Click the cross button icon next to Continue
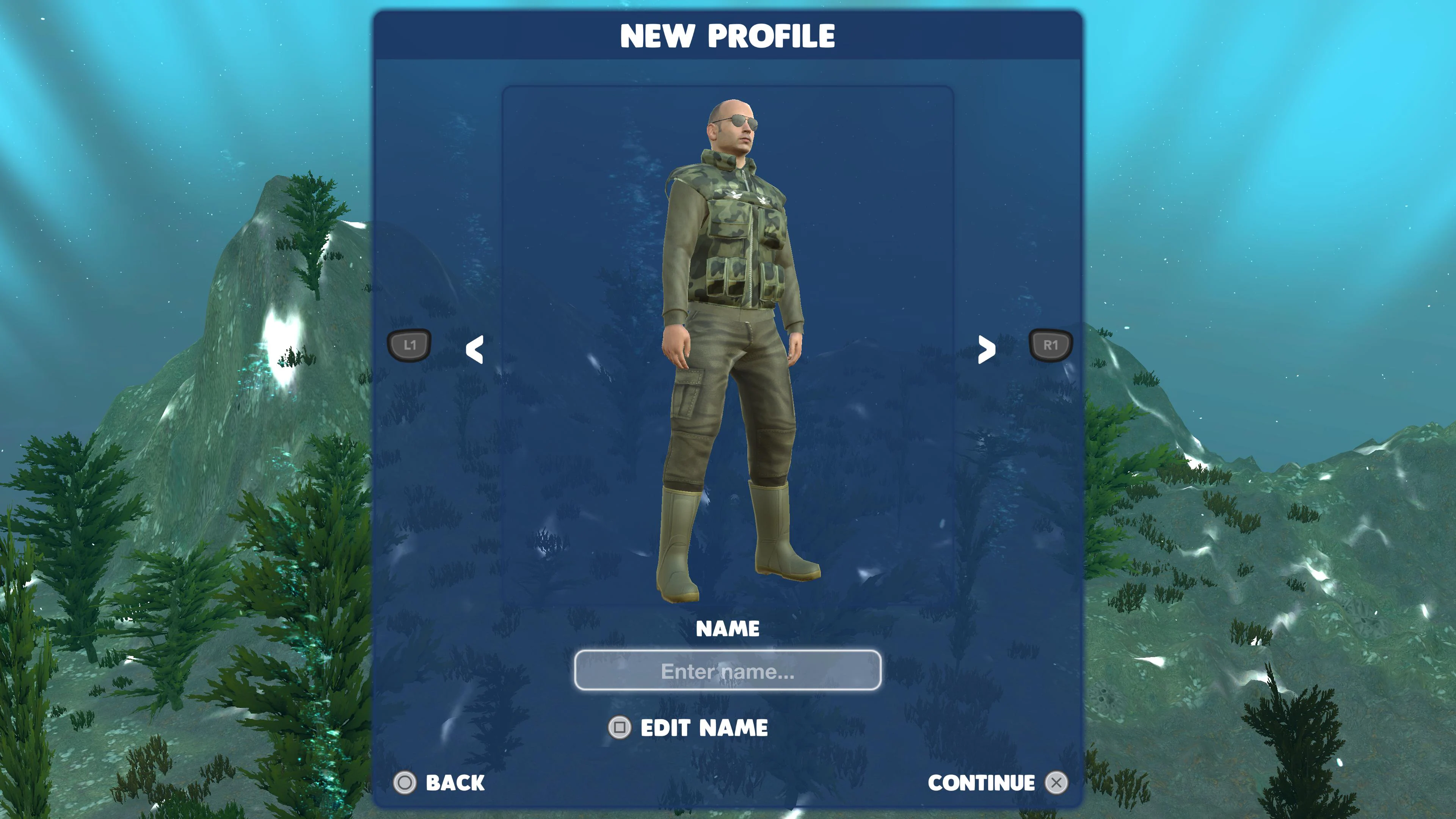 click(x=1056, y=783)
